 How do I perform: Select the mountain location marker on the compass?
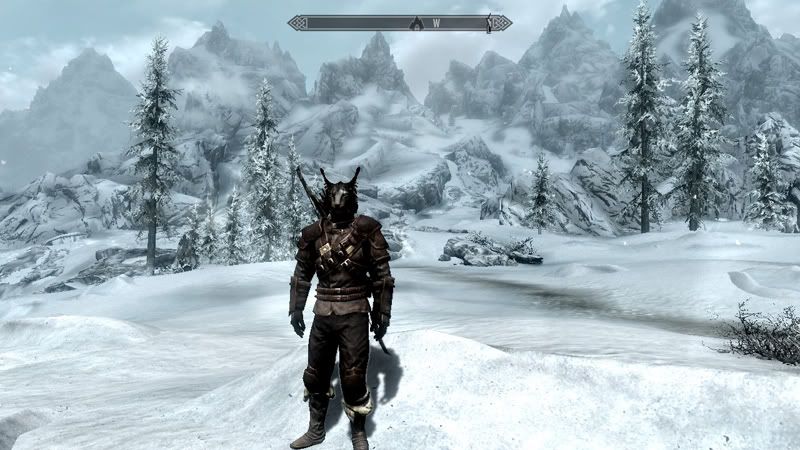416,22
